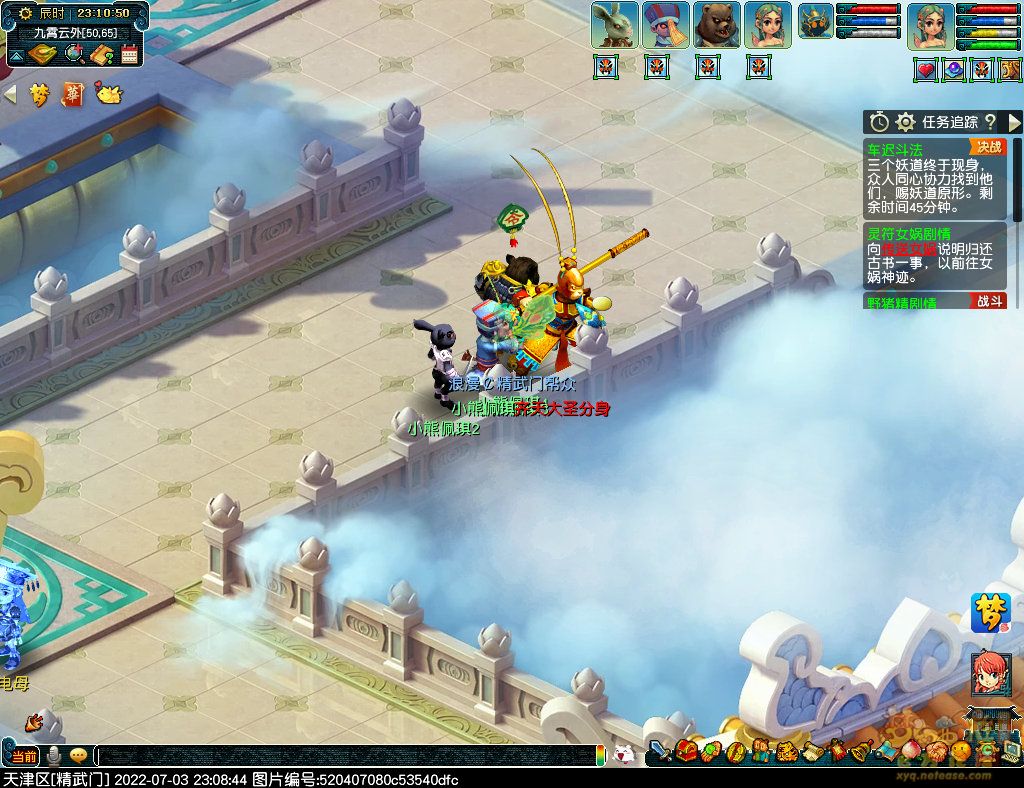
Task: Click the golden pig with heart icon
Action: (108, 94)
